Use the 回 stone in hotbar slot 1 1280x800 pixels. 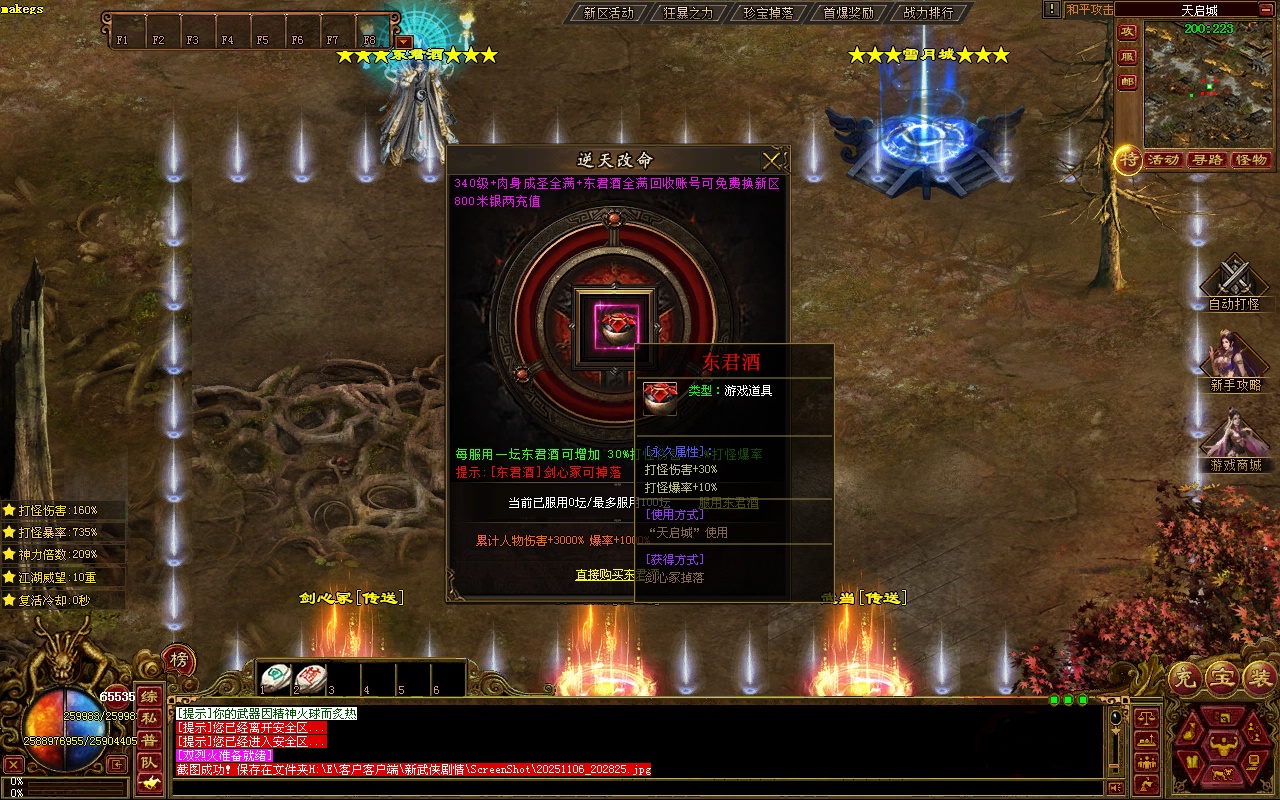pos(275,678)
